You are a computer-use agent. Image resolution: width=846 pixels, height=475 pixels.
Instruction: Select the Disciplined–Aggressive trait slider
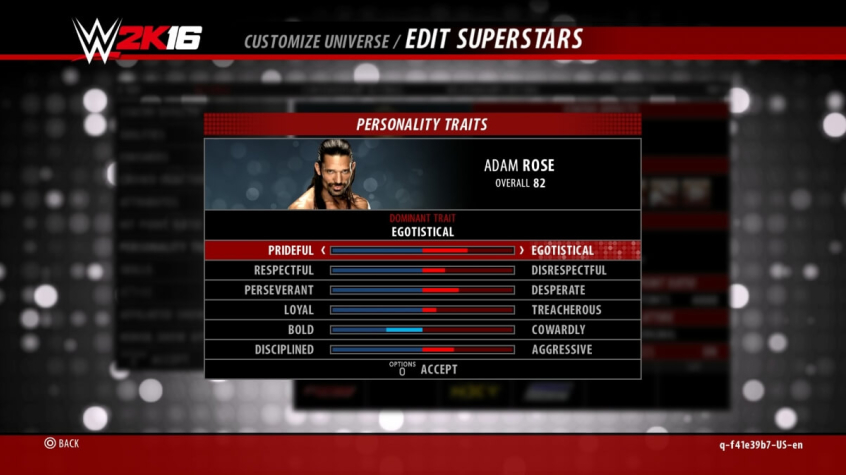click(422, 350)
